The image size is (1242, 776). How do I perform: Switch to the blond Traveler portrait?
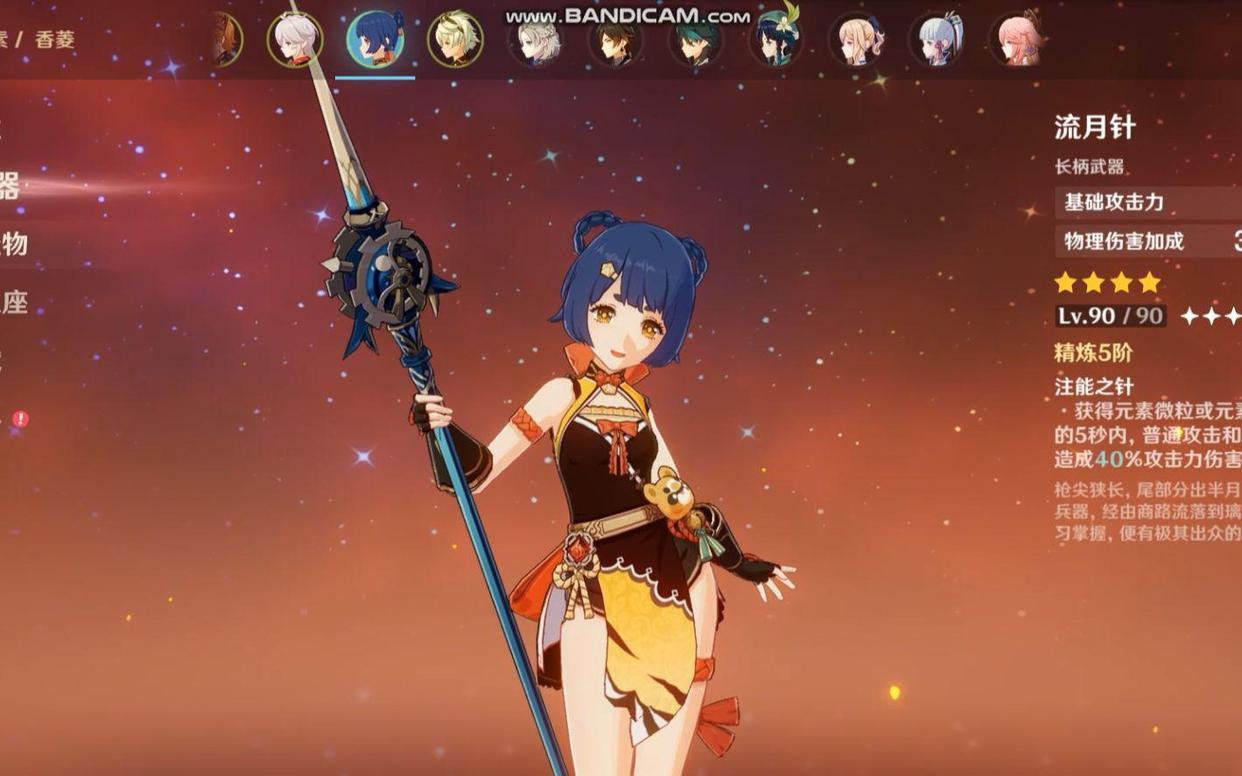455,40
